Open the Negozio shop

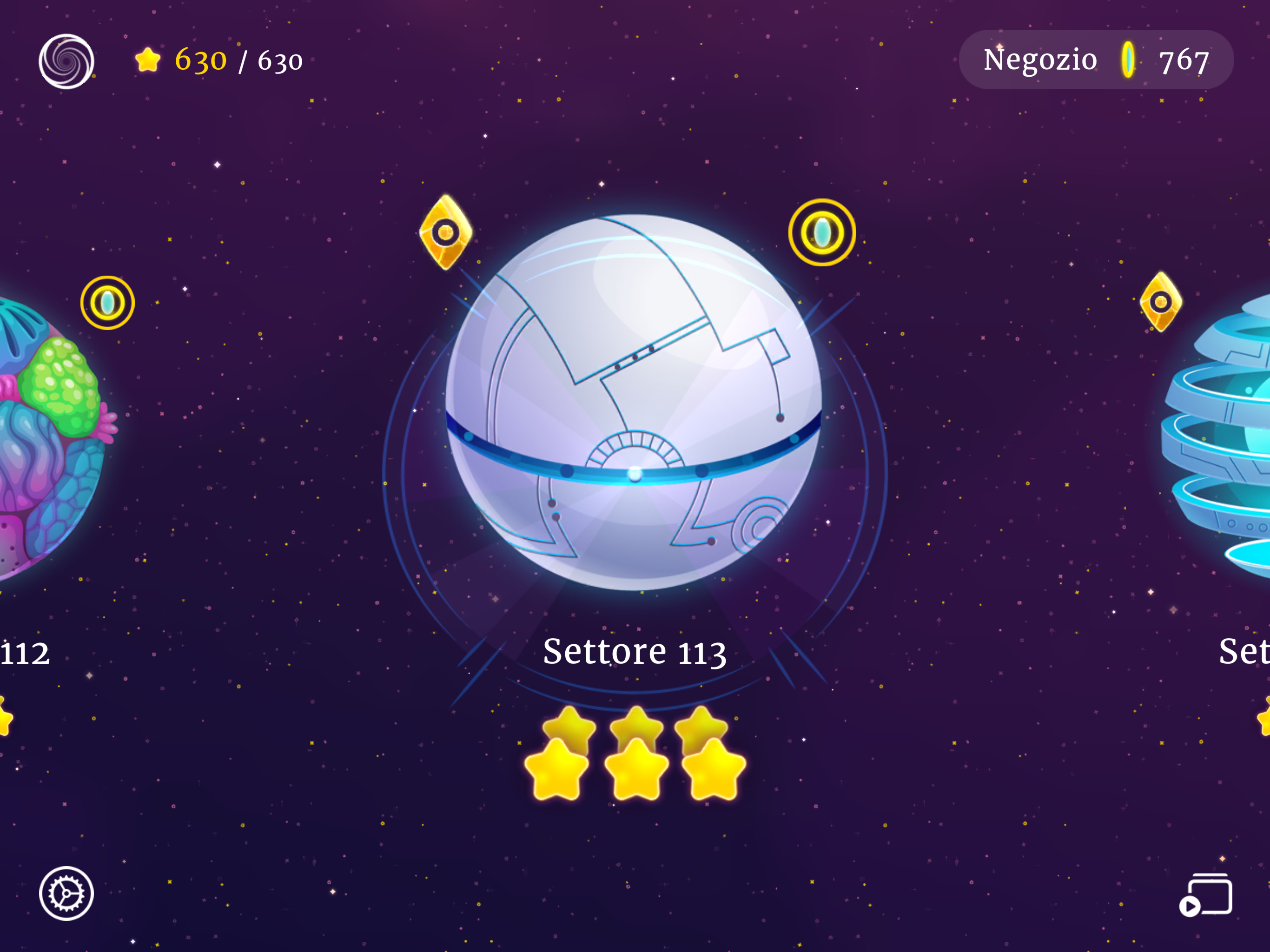click(x=1040, y=59)
